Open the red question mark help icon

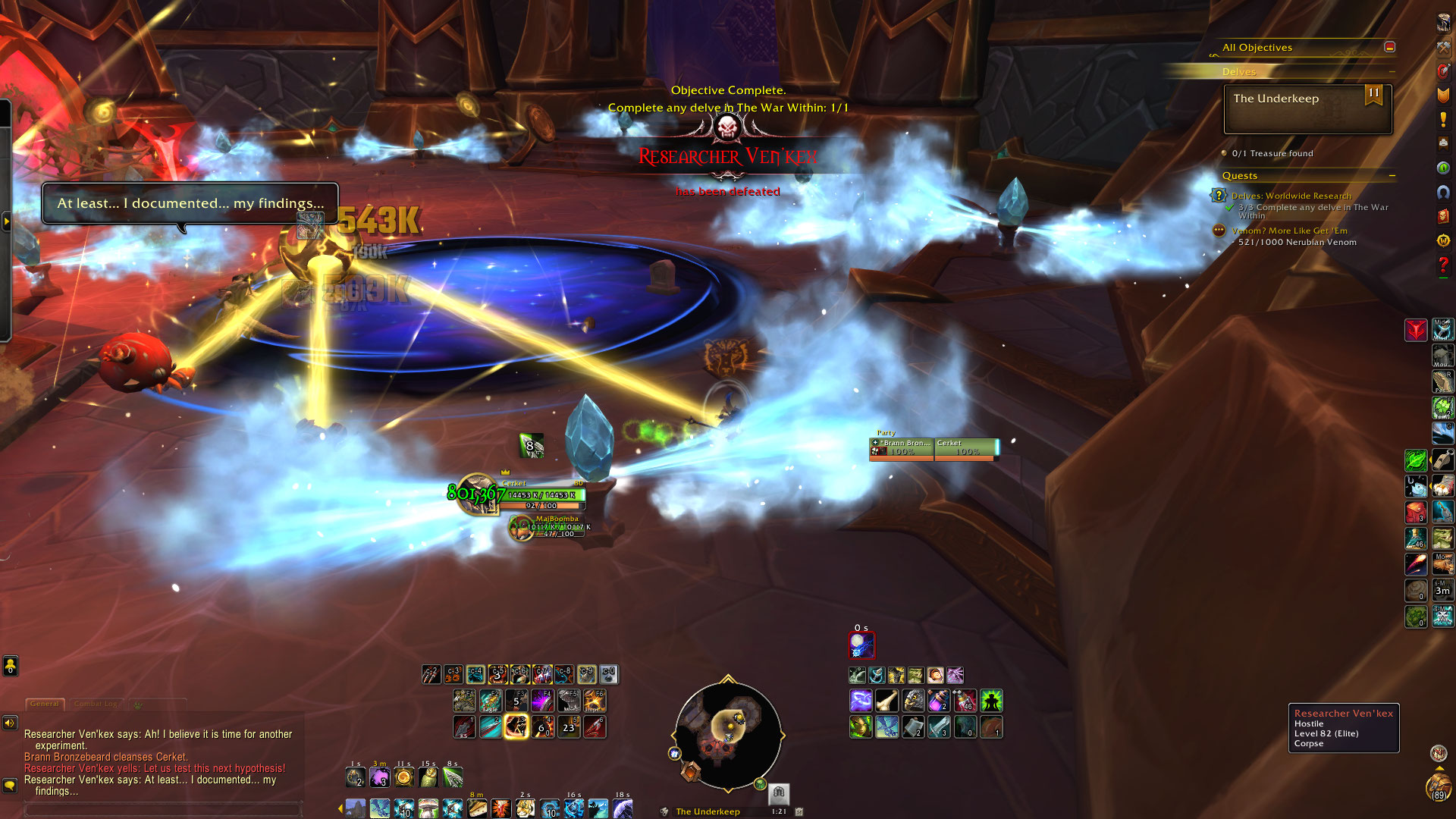point(1443,266)
